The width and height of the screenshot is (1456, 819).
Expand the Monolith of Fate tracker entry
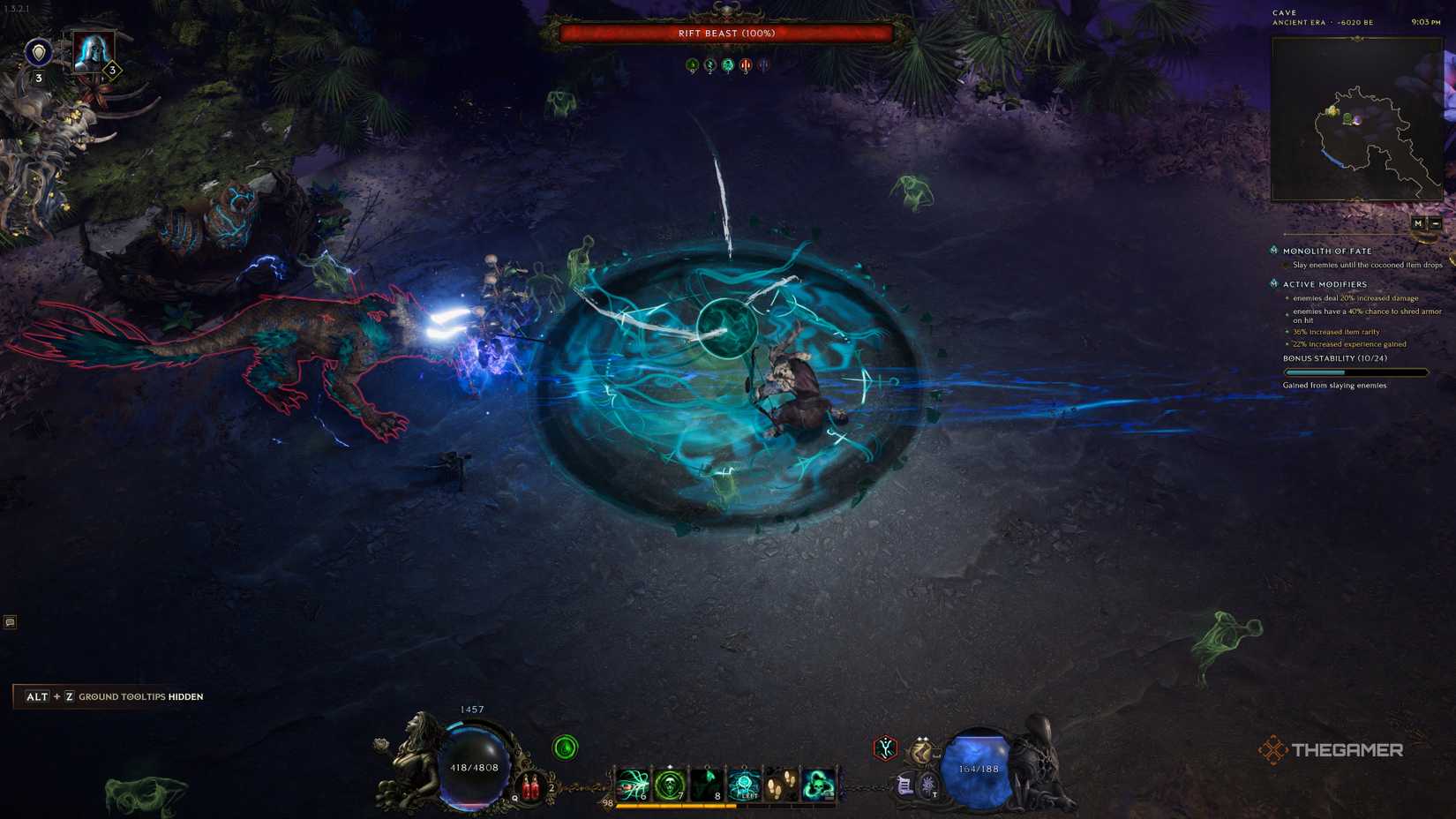[x=1325, y=251]
